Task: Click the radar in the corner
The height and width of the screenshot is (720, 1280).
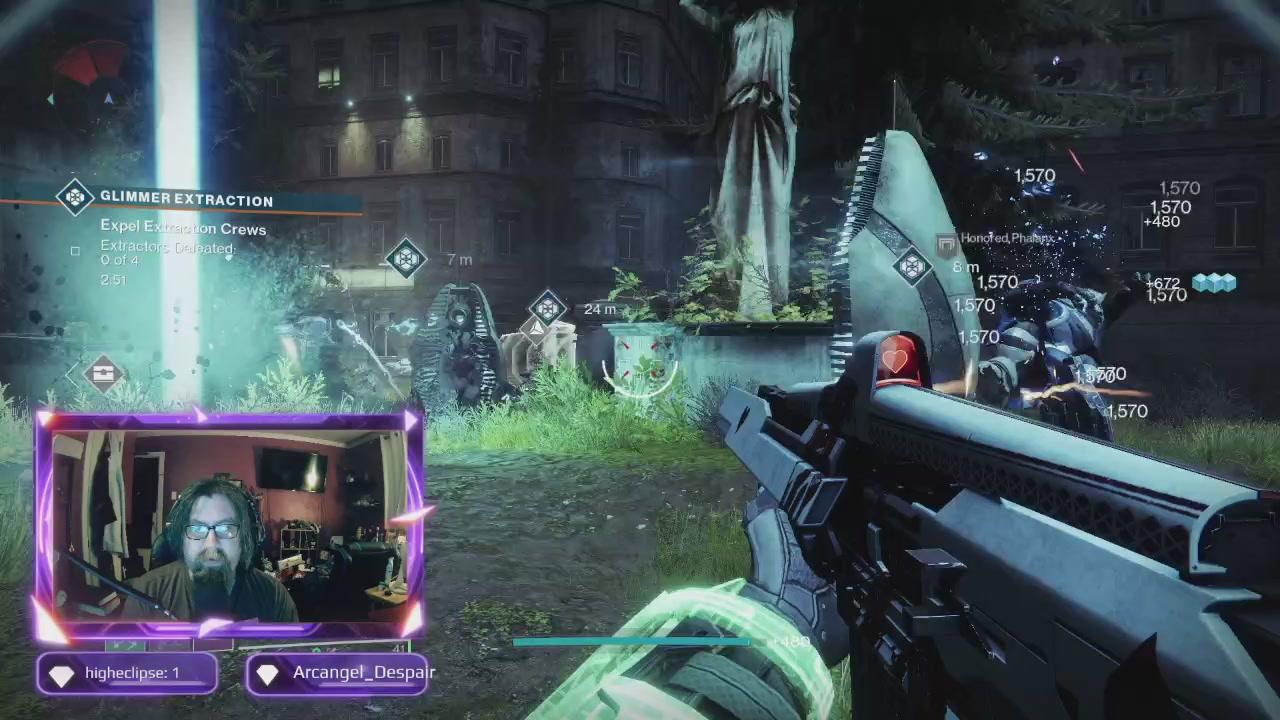Action: (90, 78)
